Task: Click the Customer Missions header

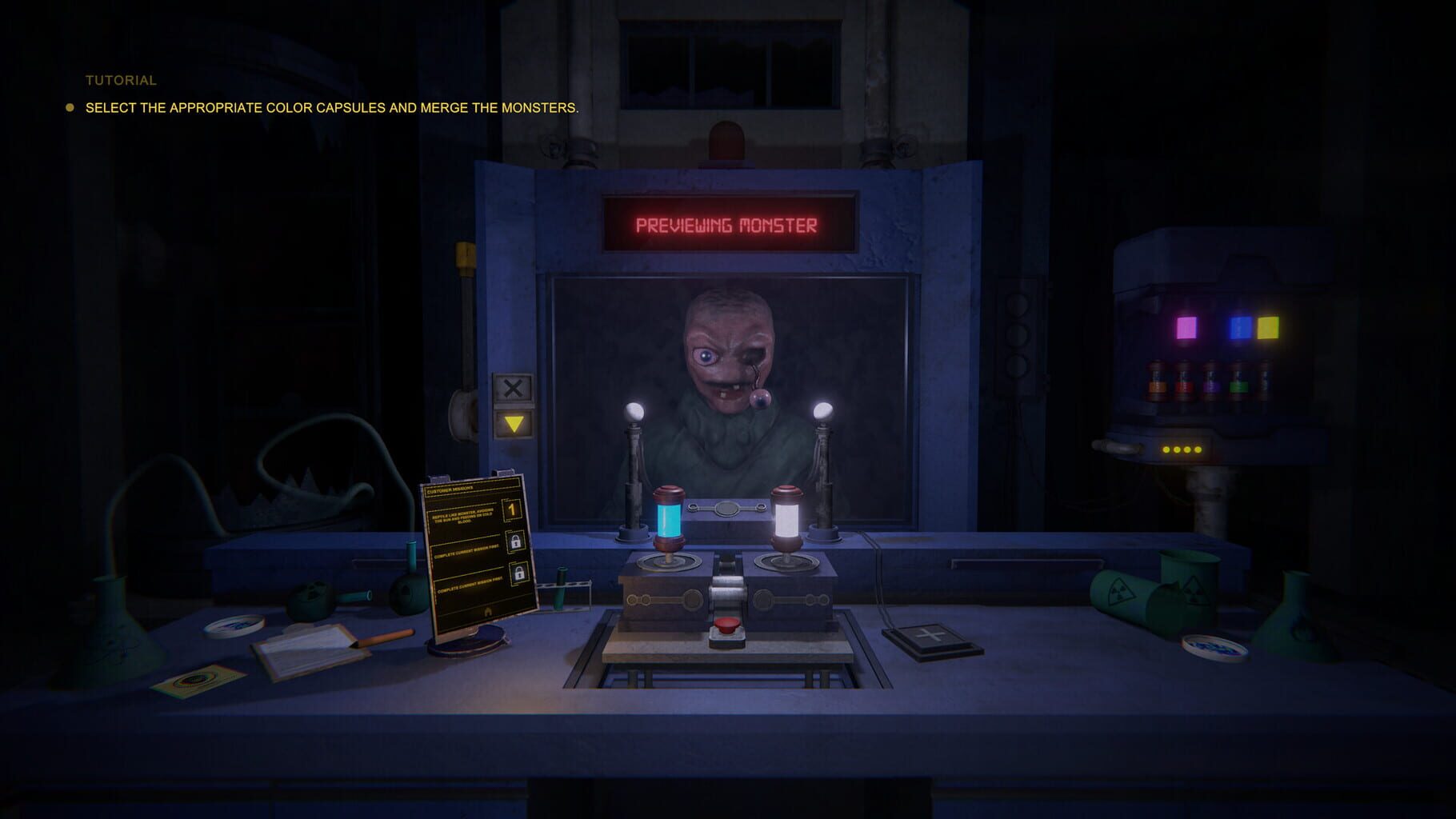Action: click(450, 489)
